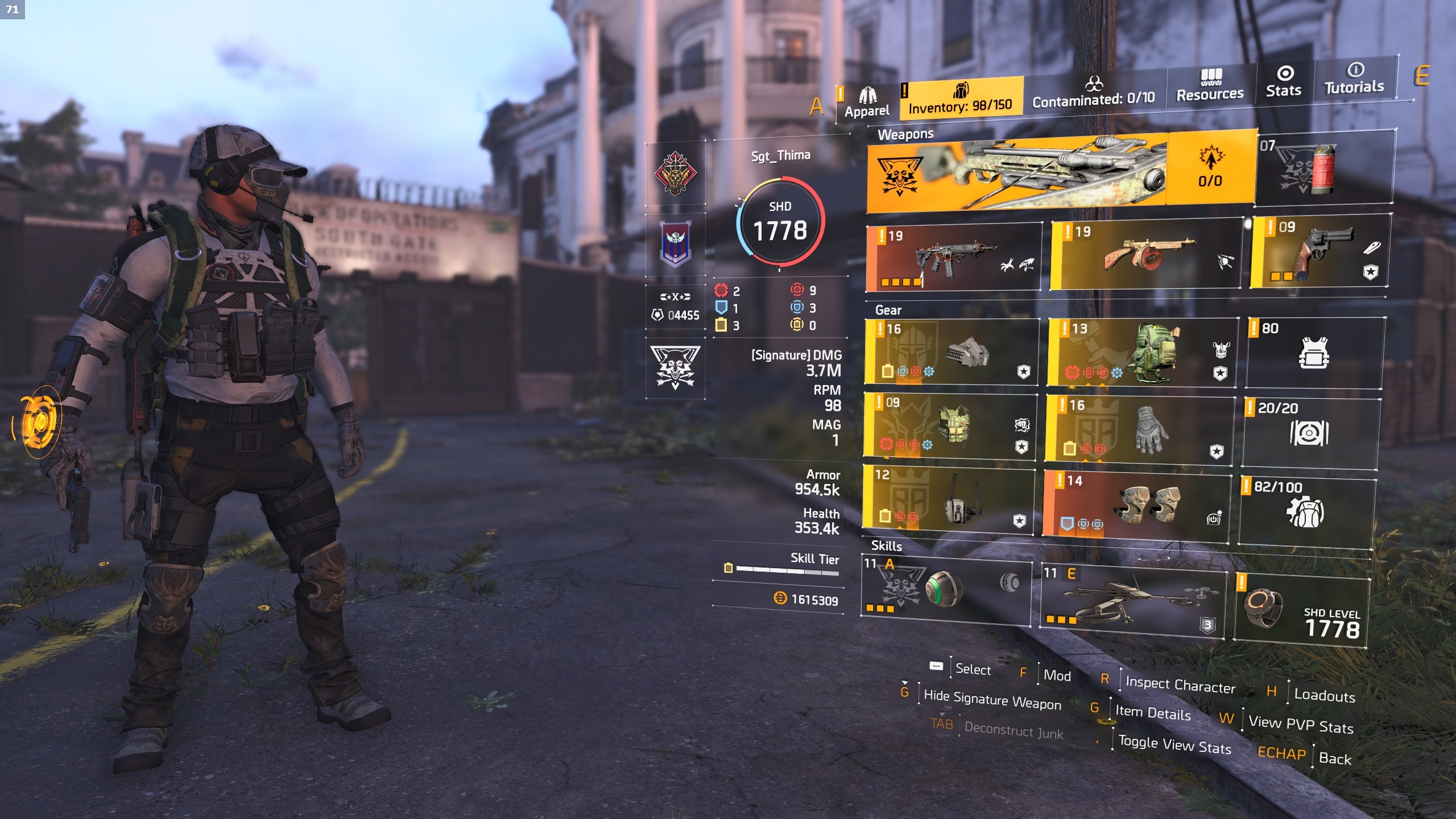1456x819 pixels.
Task: Select the mask gear slot
Action: click(952, 351)
